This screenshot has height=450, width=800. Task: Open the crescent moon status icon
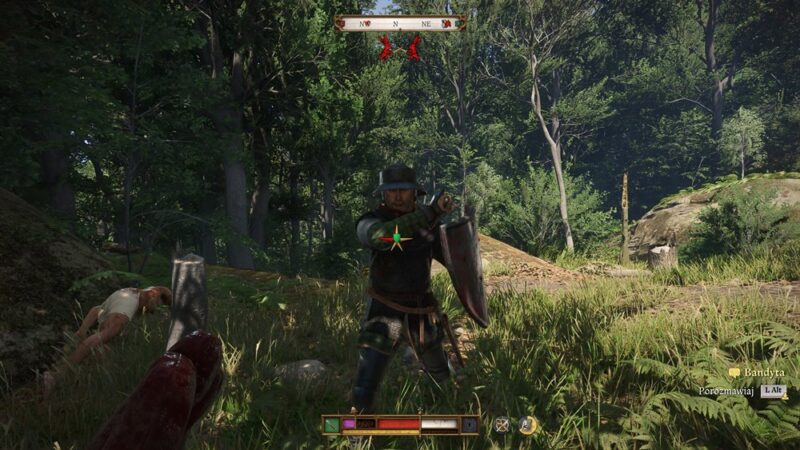click(x=527, y=424)
